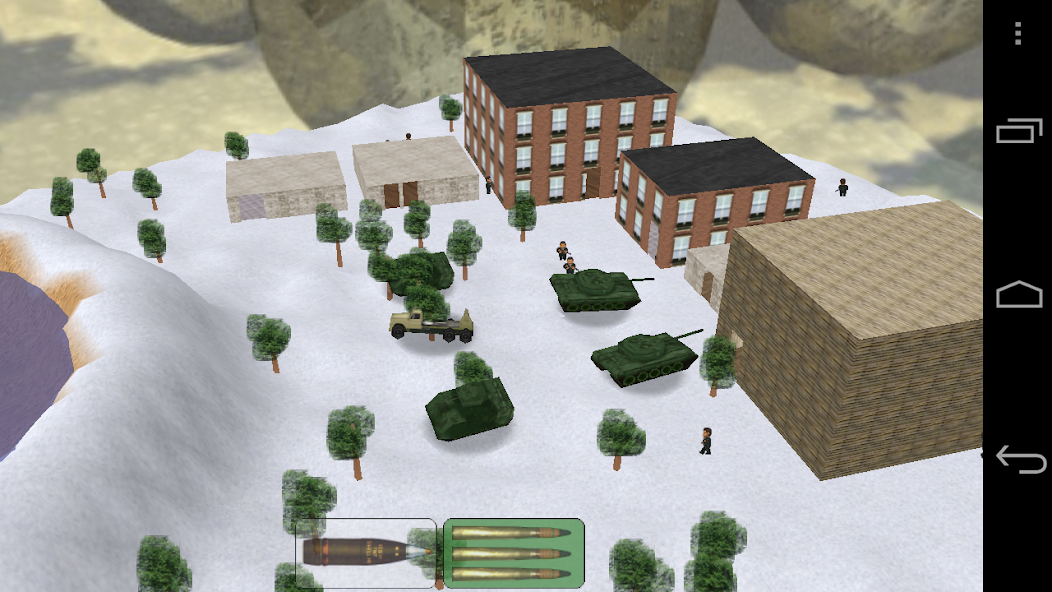Select the single large shell ammo
Image resolution: width=1052 pixels, height=592 pixels.
[366, 552]
